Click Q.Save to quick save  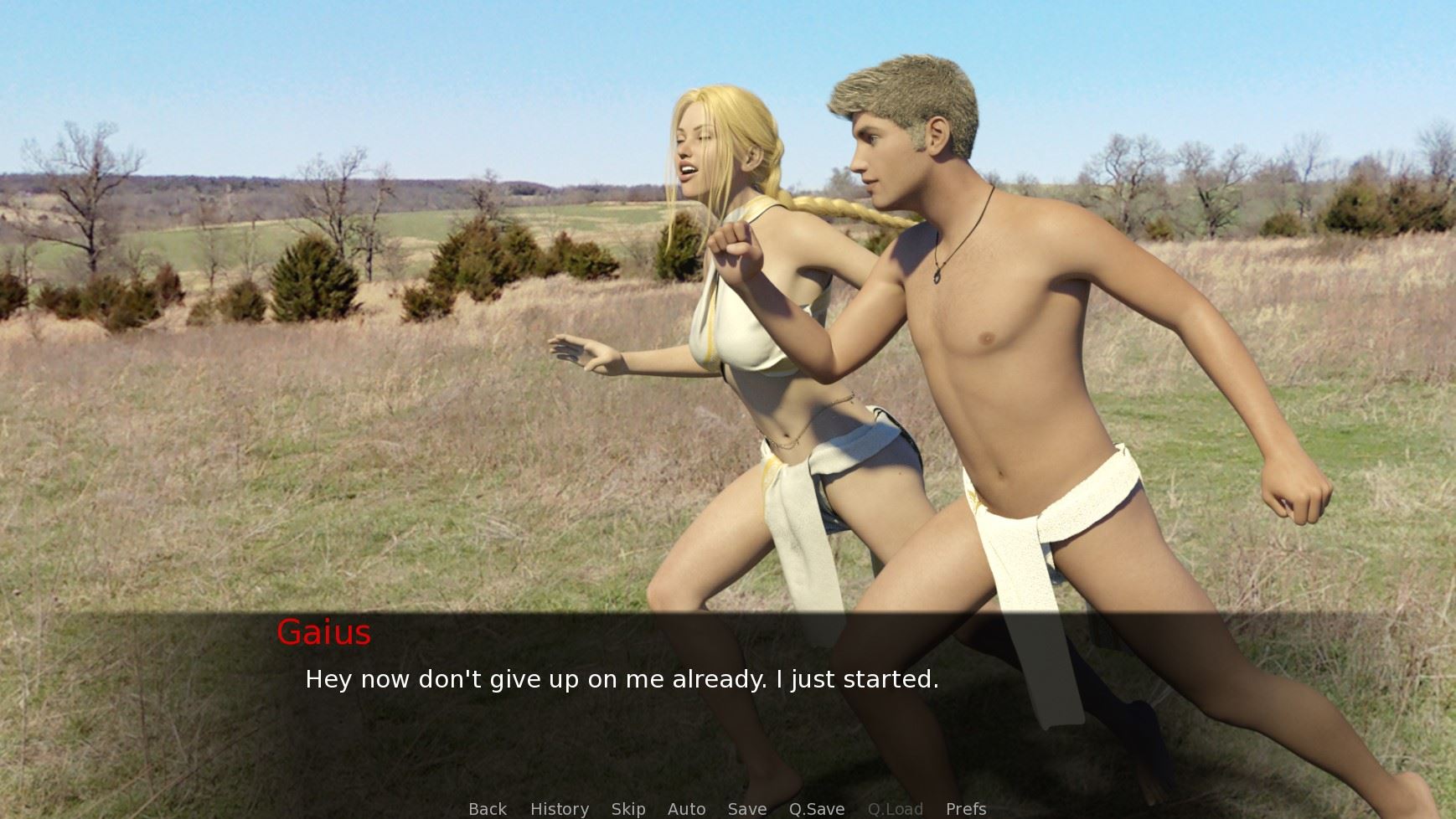tap(816, 809)
